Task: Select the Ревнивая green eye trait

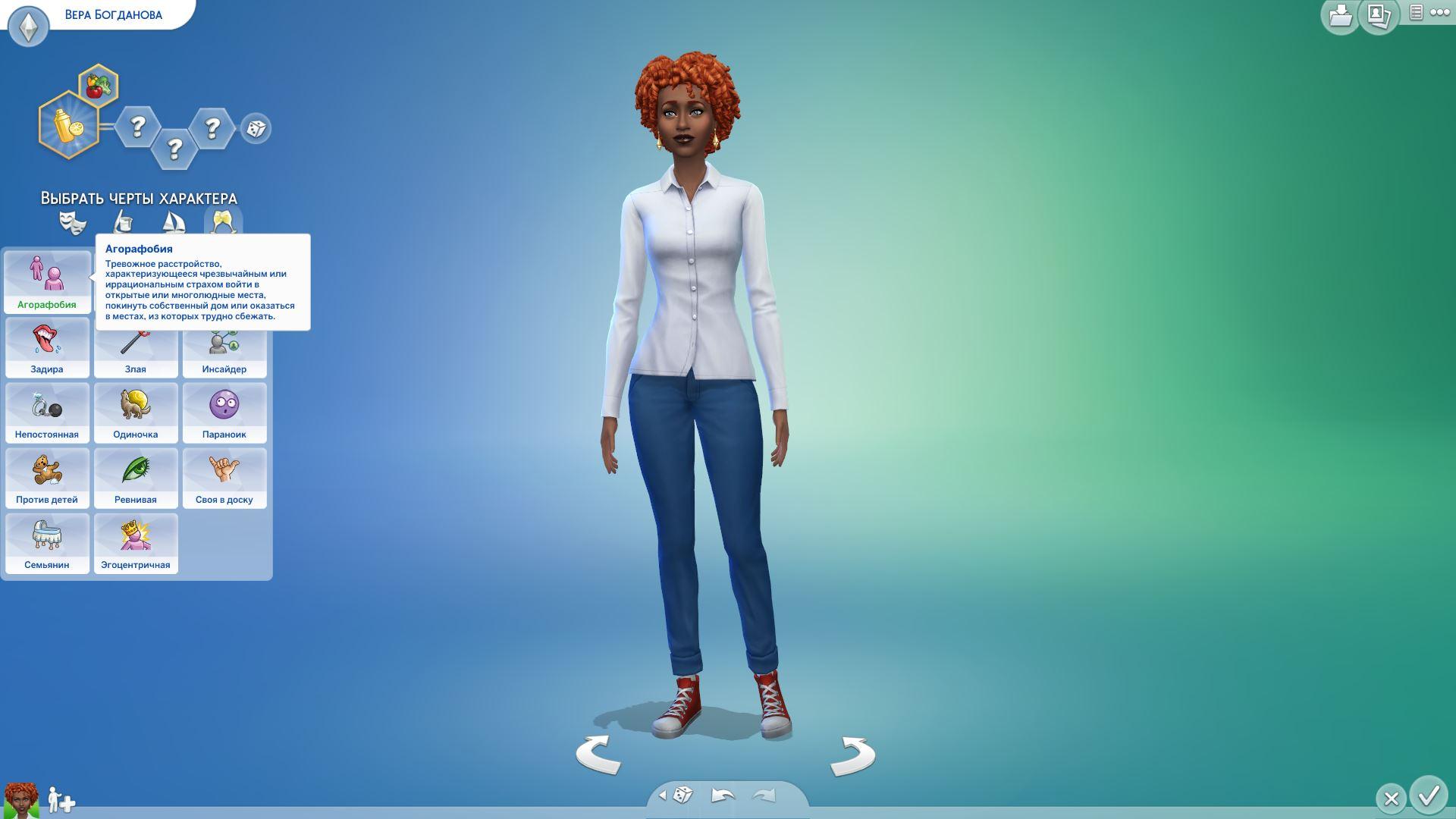Action: [136, 478]
